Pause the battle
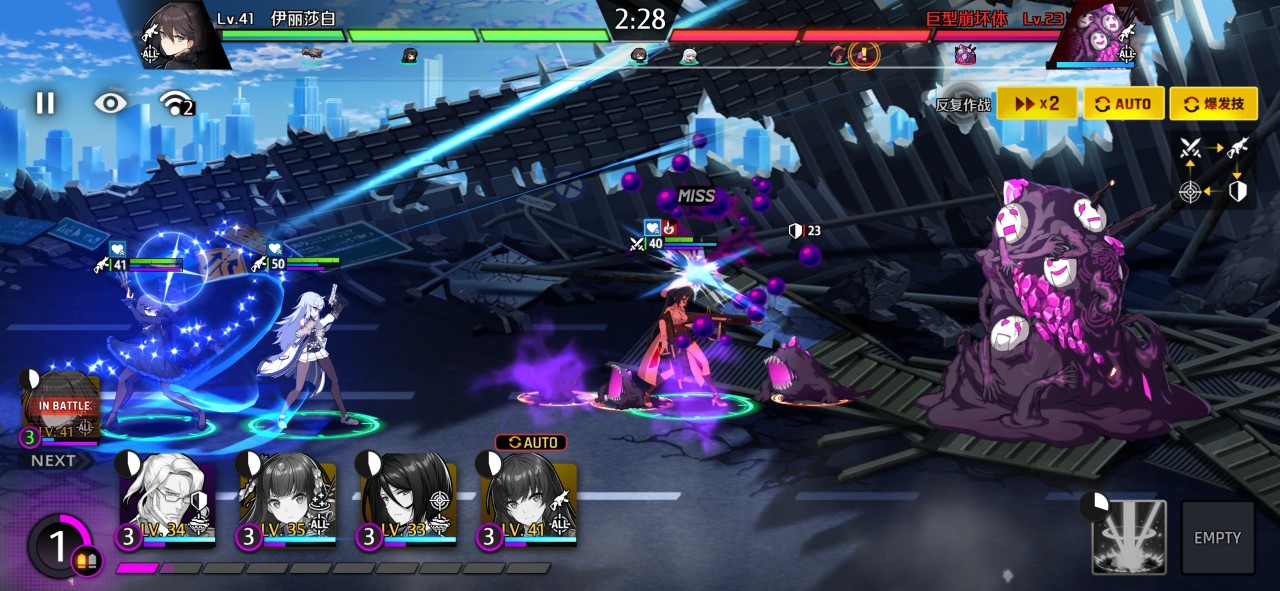1280x591 pixels. (45, 103)
